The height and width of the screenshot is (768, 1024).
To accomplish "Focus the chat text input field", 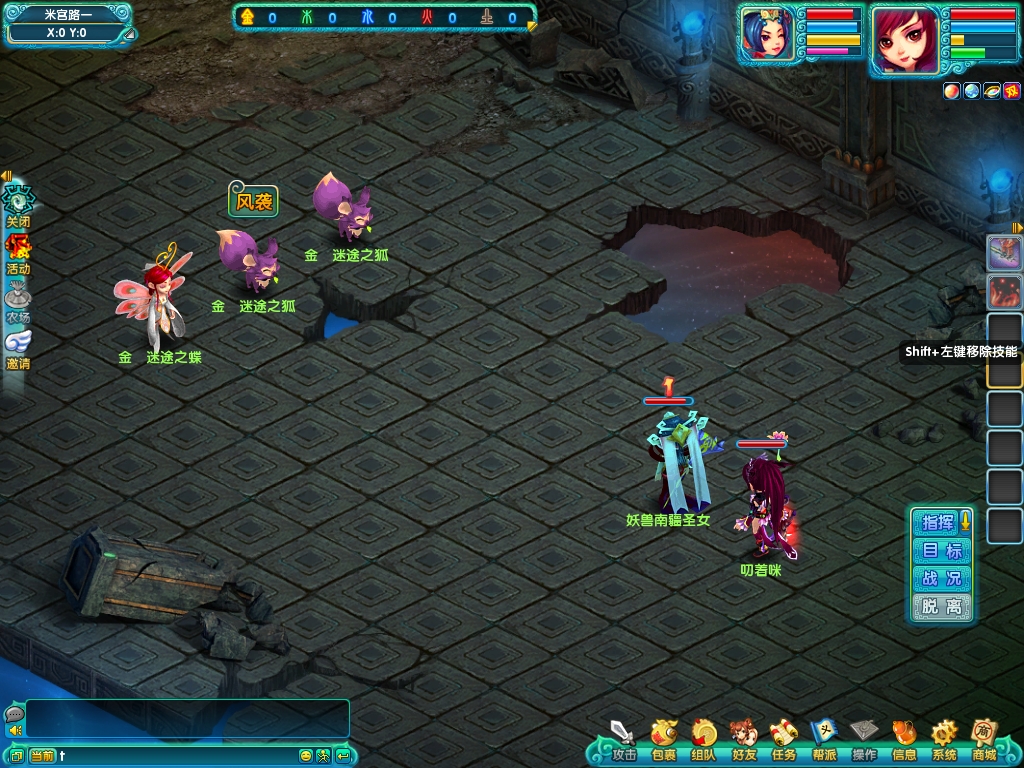I will point(178,755).
